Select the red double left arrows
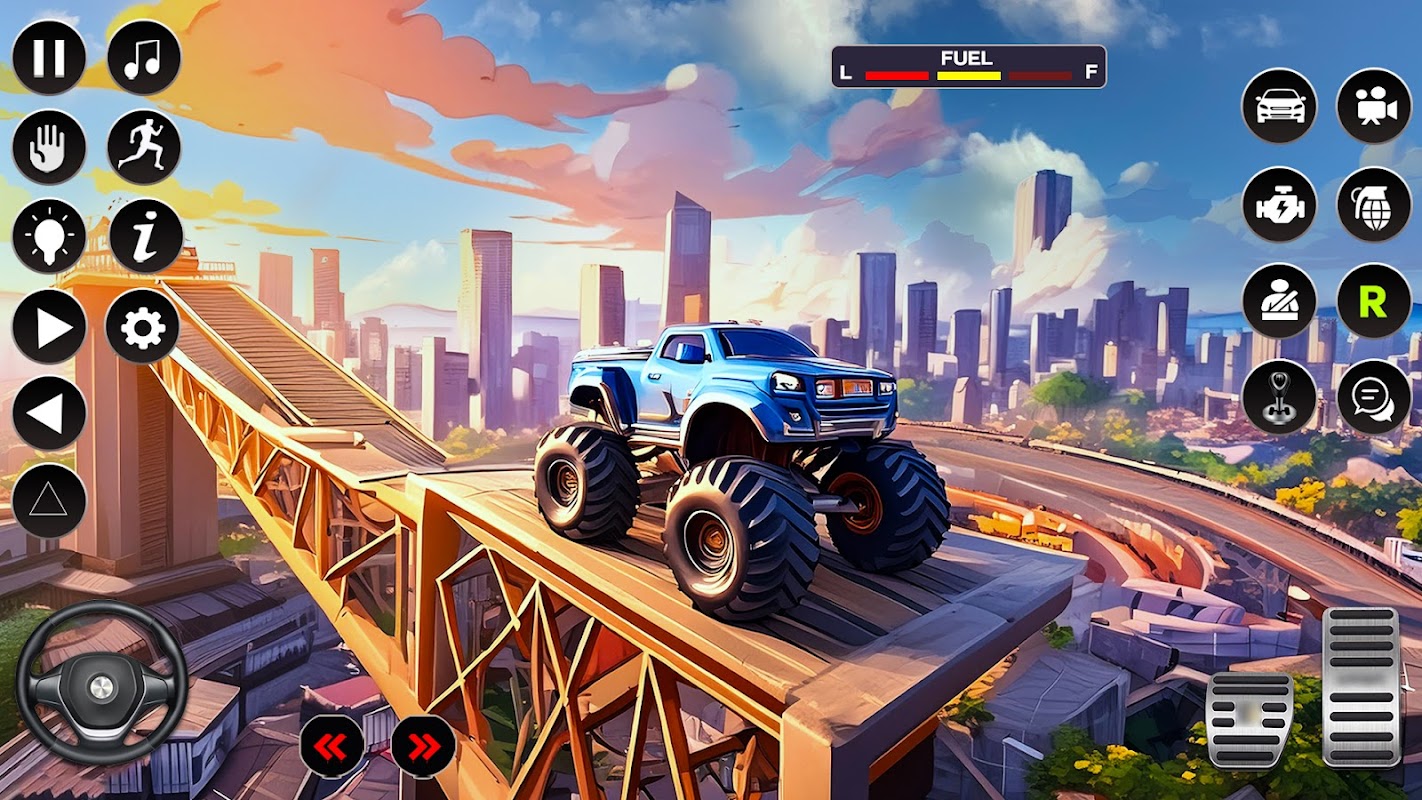 (332, 746)
